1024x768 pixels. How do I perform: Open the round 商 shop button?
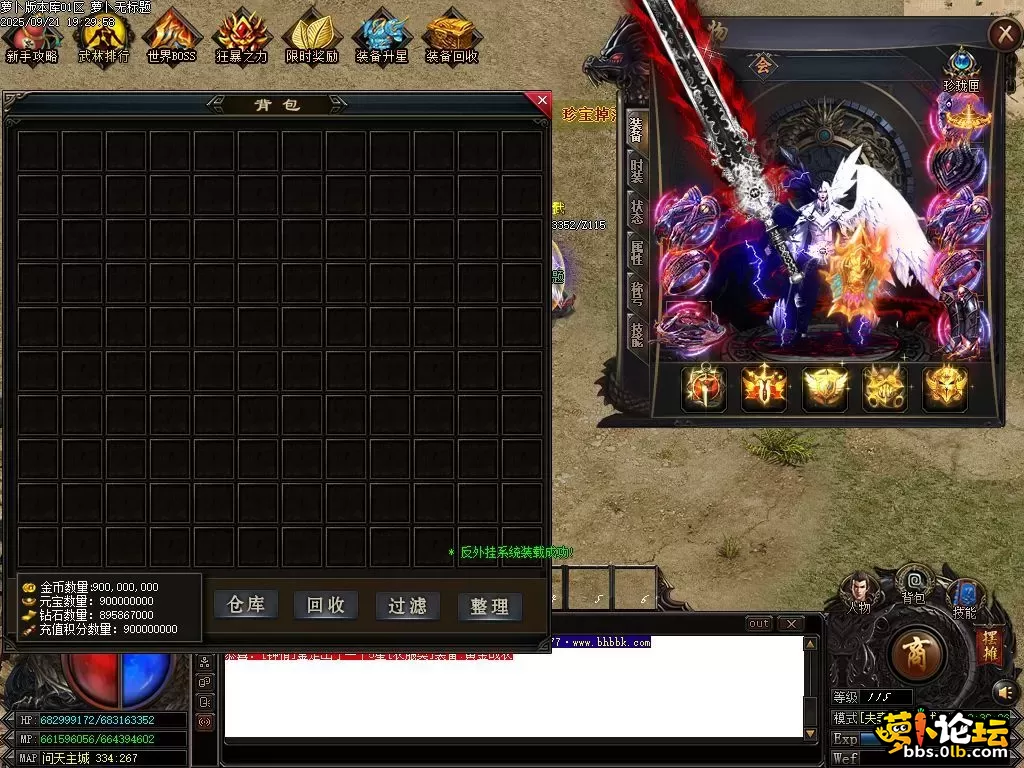coord(917,656)
